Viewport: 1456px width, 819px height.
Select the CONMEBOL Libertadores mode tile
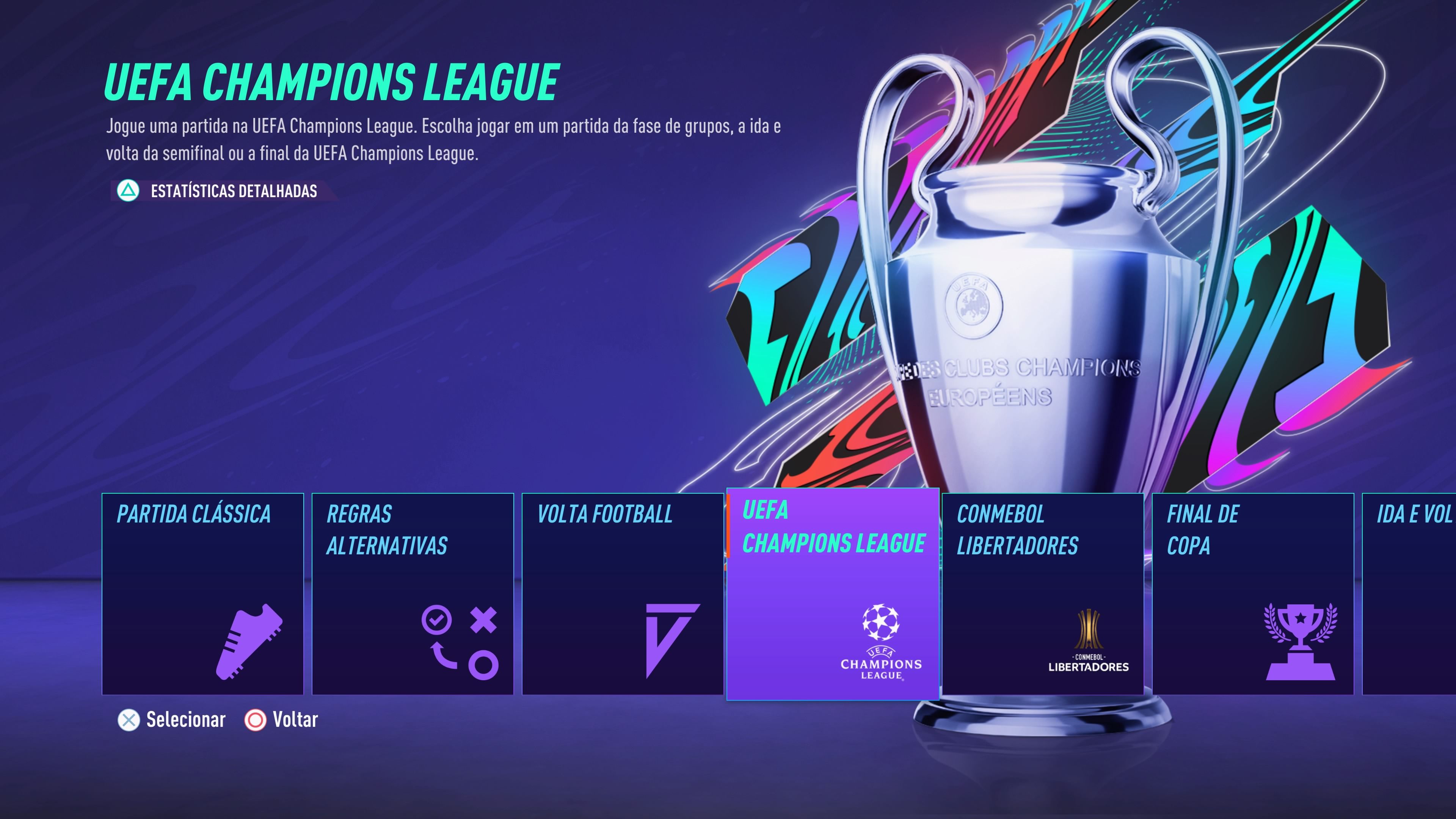coord(1043,593)
